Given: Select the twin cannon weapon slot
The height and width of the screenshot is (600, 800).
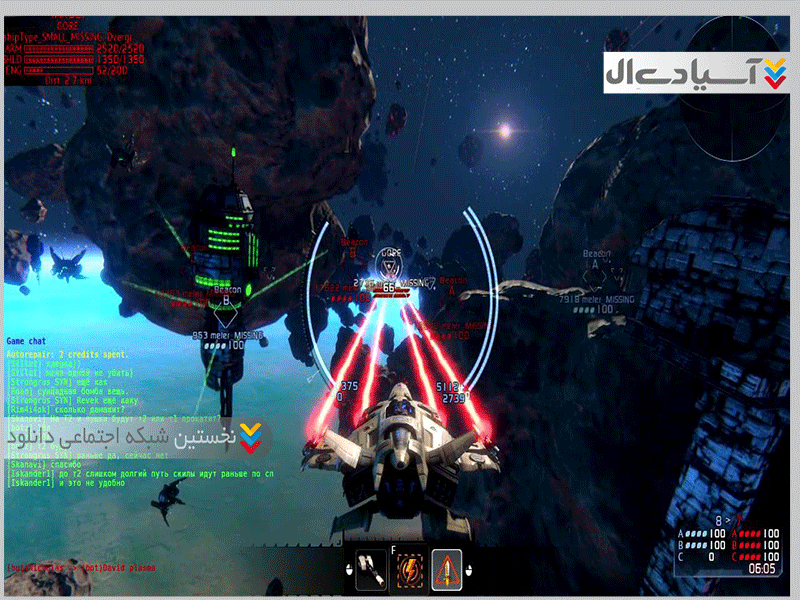Looking at the screenshot, I should point(371,569).
